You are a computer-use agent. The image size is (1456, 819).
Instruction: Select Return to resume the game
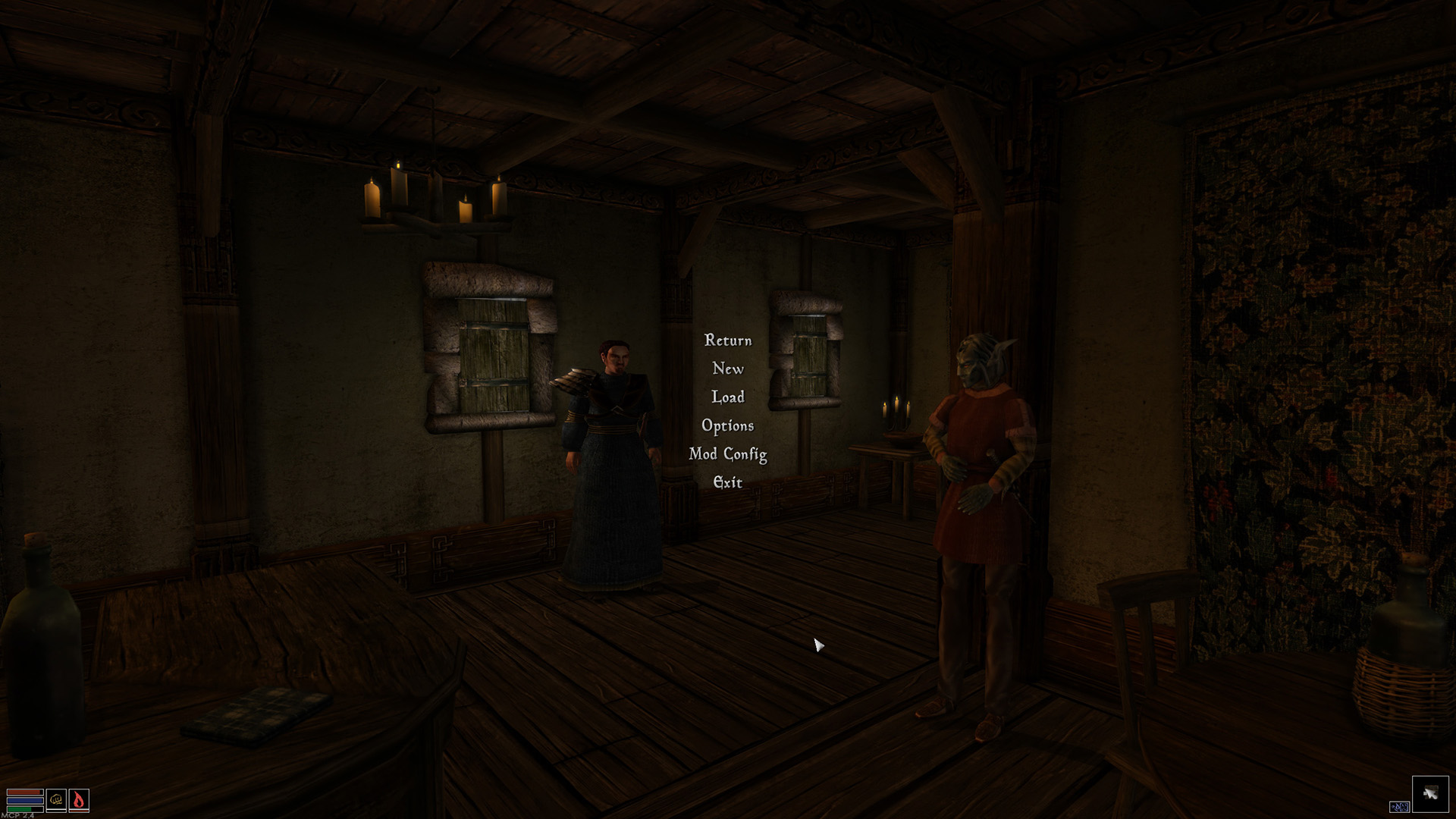pos(728,340)
